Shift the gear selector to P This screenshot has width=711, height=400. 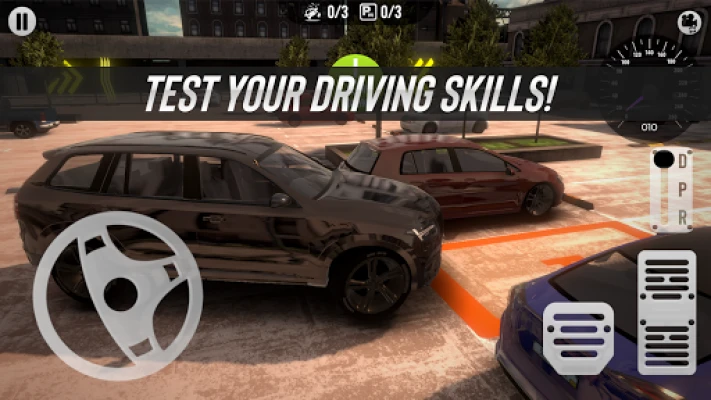coord(682,189)
